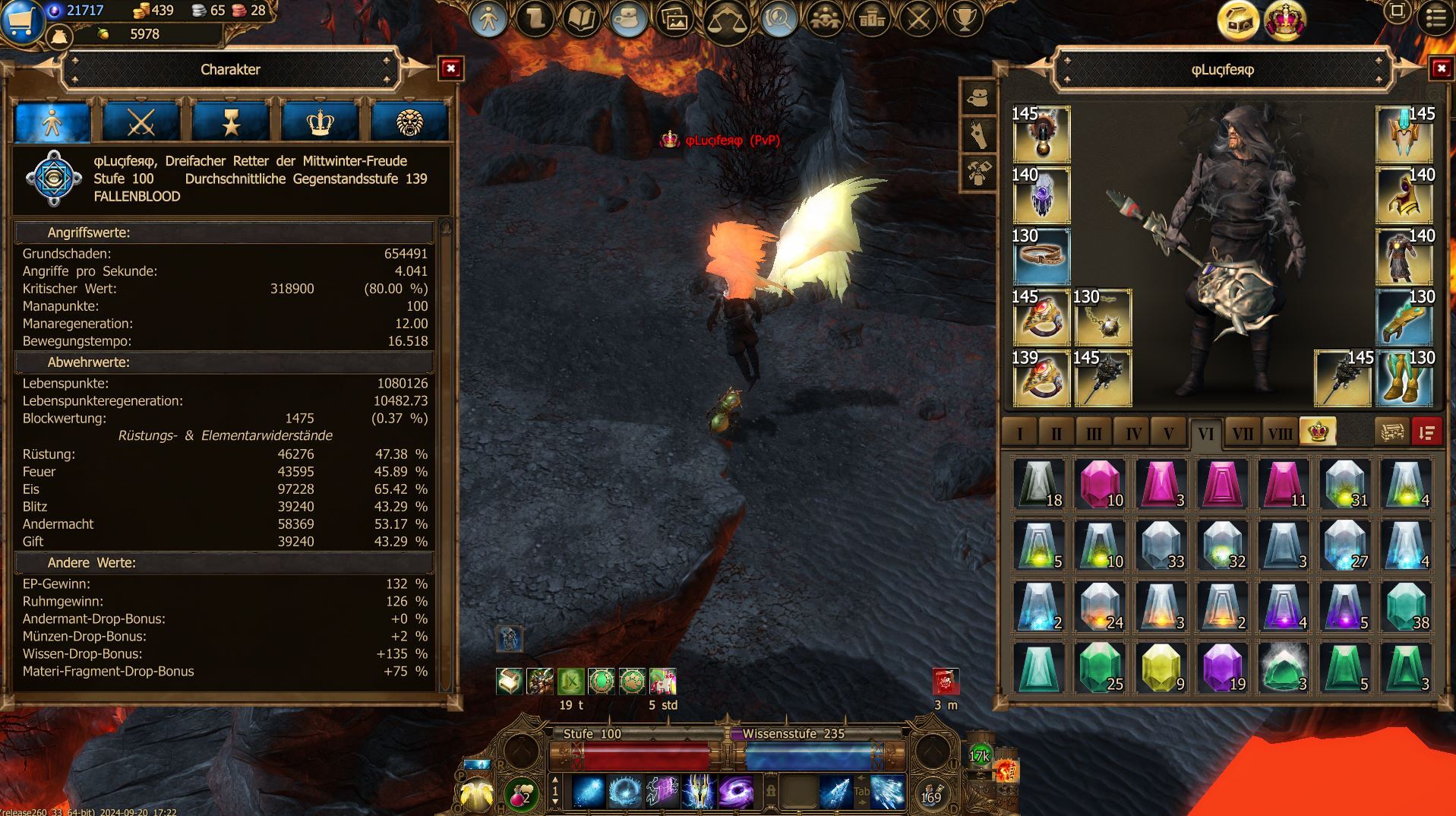The image size is (1456, 816).
Task: Select the lion head character tab
Action: pyautogui.click(x=409, y=122)
